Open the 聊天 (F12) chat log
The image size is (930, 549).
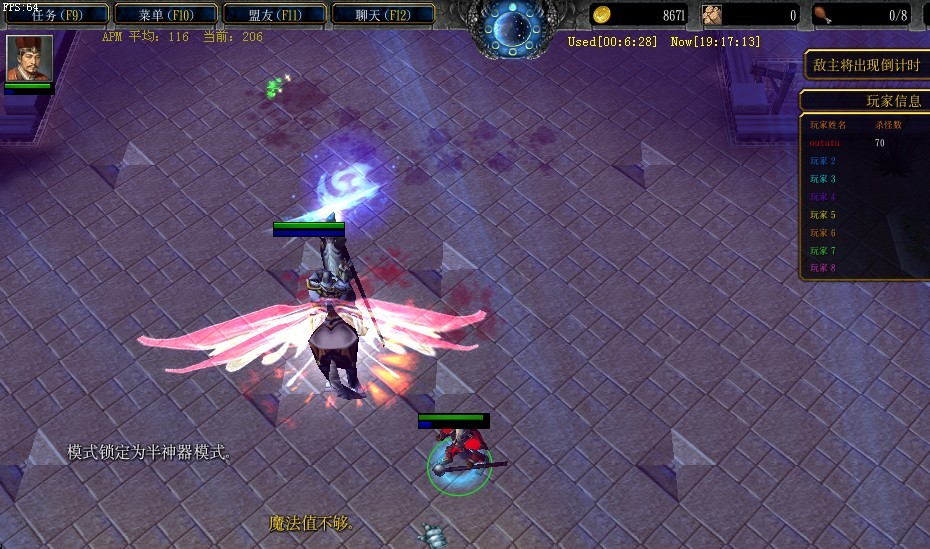pos(383,15)
